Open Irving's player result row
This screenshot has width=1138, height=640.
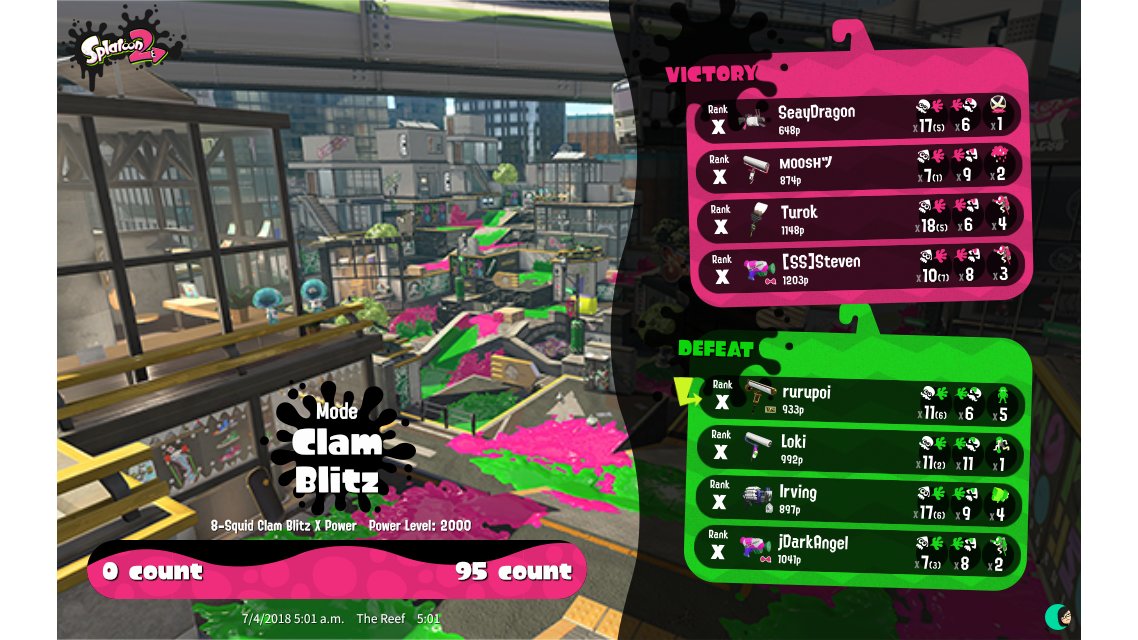[858, 499]
